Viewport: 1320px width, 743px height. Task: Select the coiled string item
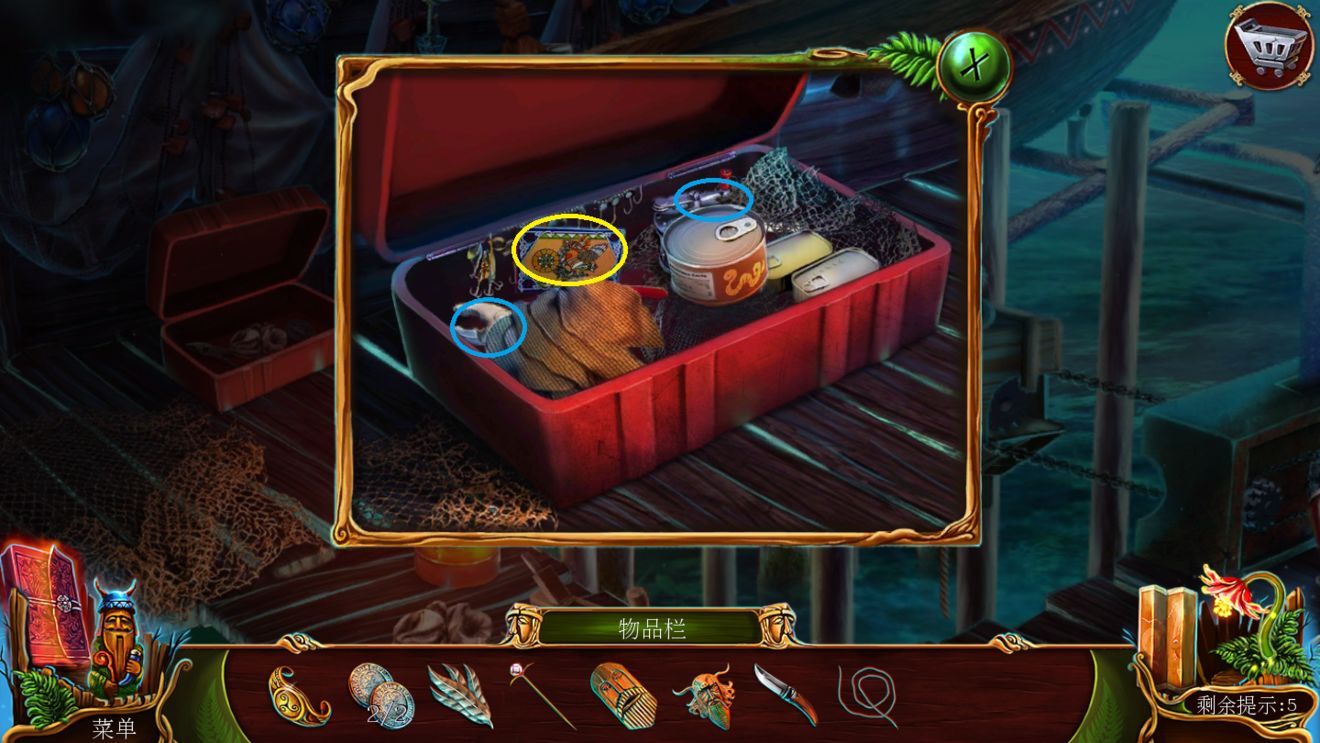[866, 695]
